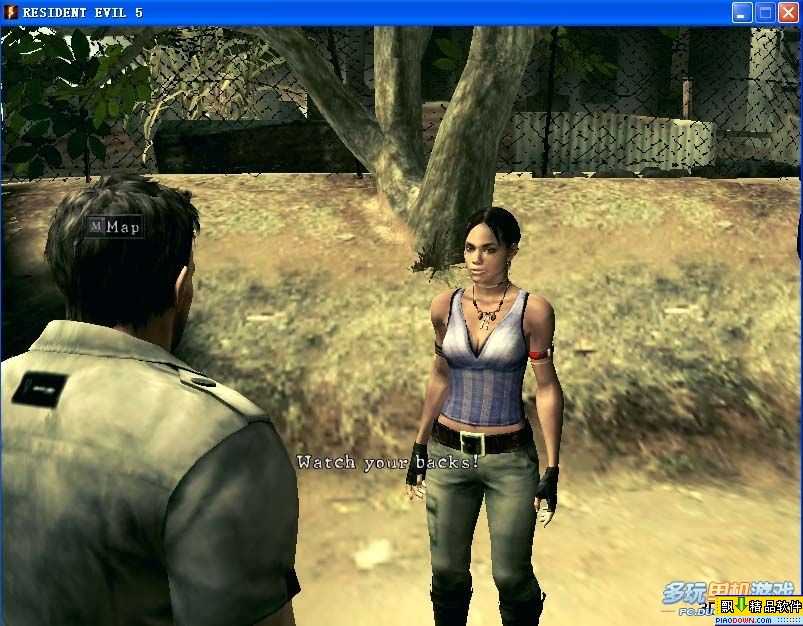This screenshot has height=626, width=803.
Task: Close the Resident Evil 5 window
Action: (x=788, y=13)
